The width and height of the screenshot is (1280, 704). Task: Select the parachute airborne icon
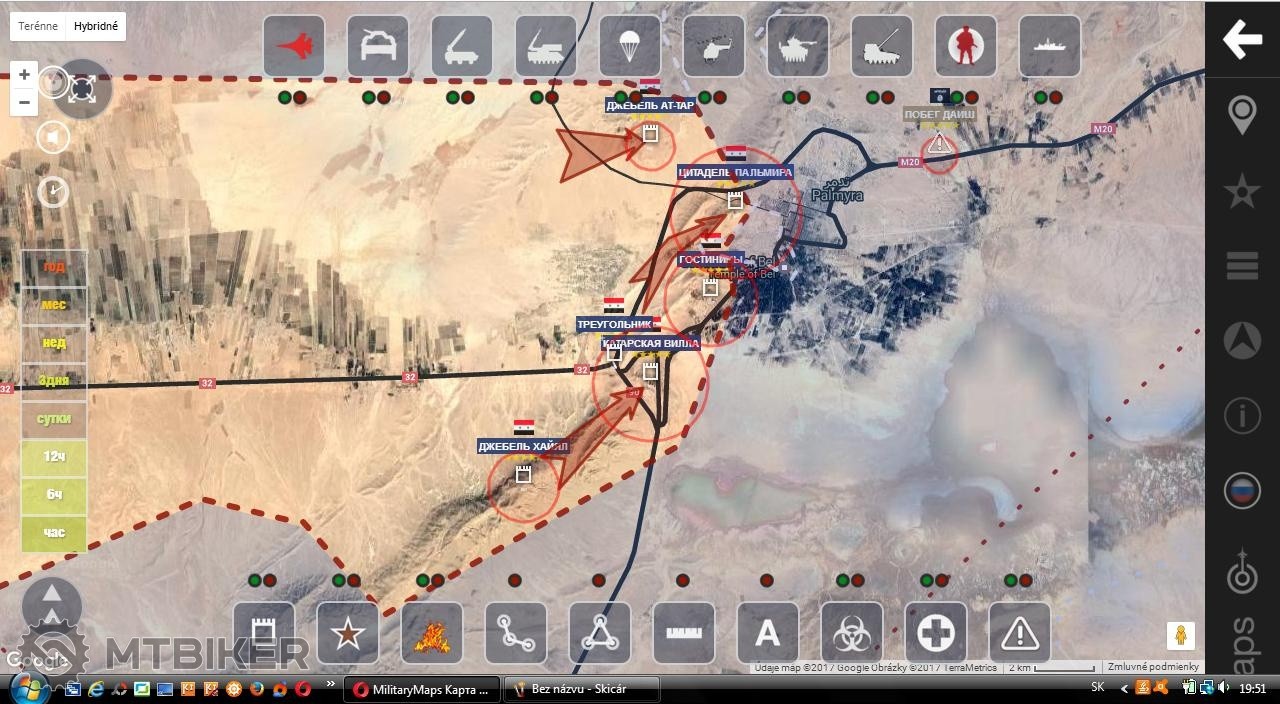[x=630, y=46]
